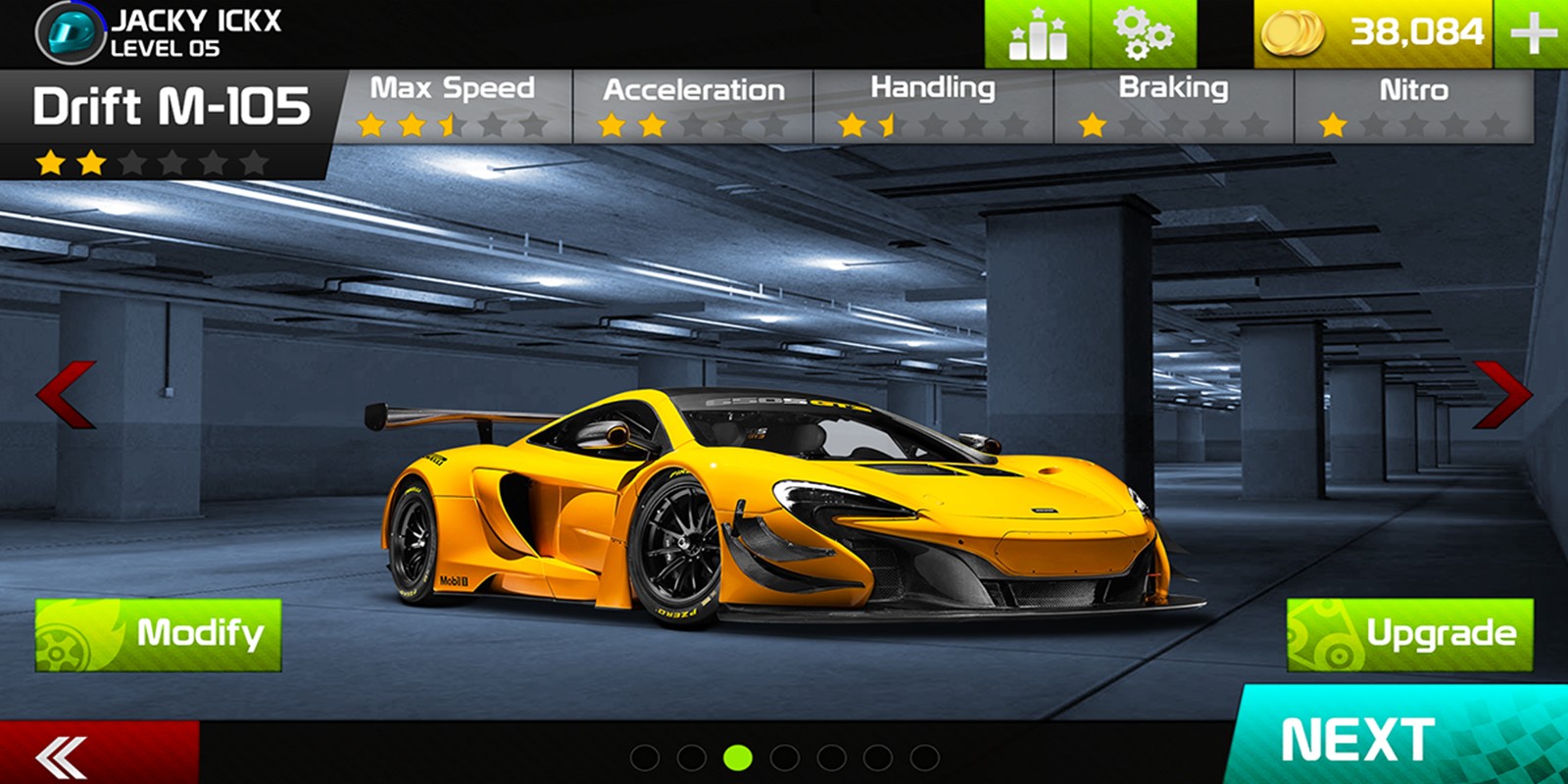Open the Jacky Ickx player profile
The image size is (1568, 784).
pos(157,33)
